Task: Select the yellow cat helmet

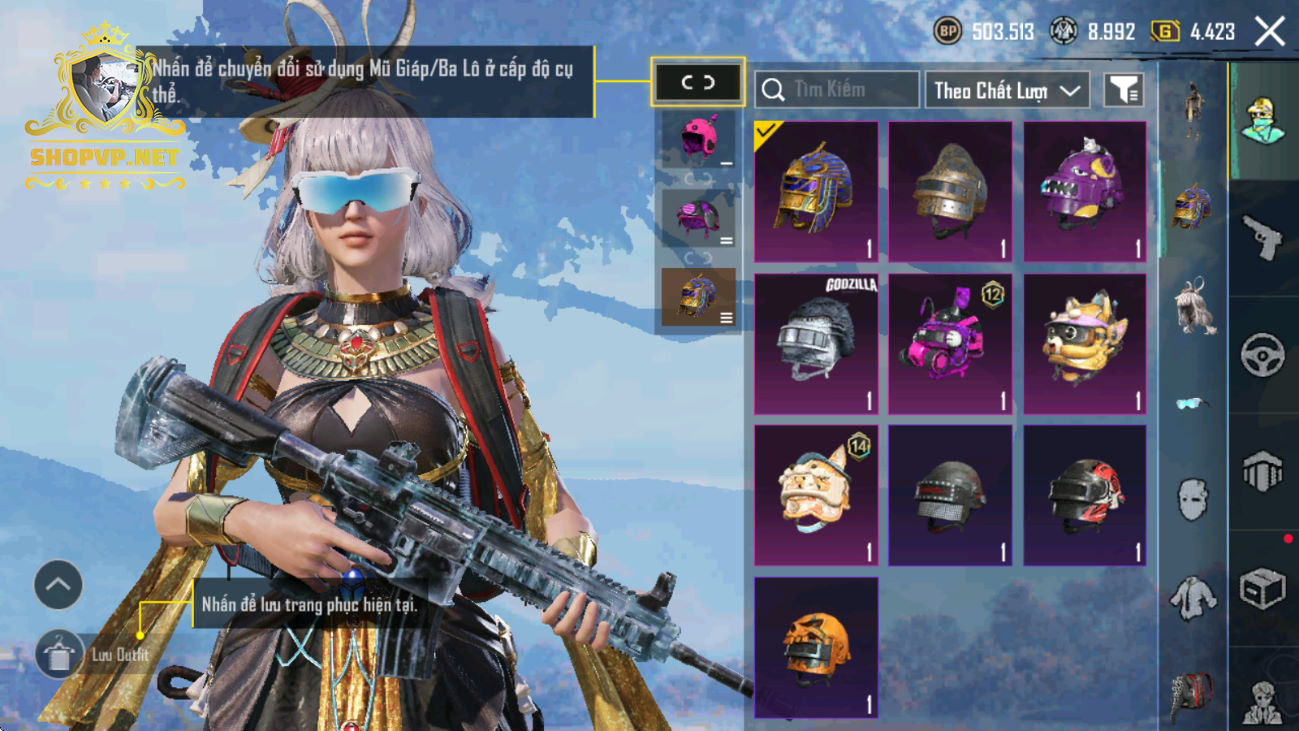Action: [x=1085, y=344]
